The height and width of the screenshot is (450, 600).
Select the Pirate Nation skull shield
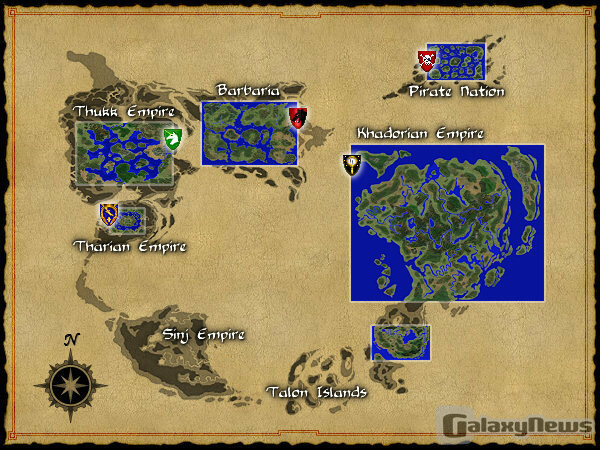click(427, 62)
